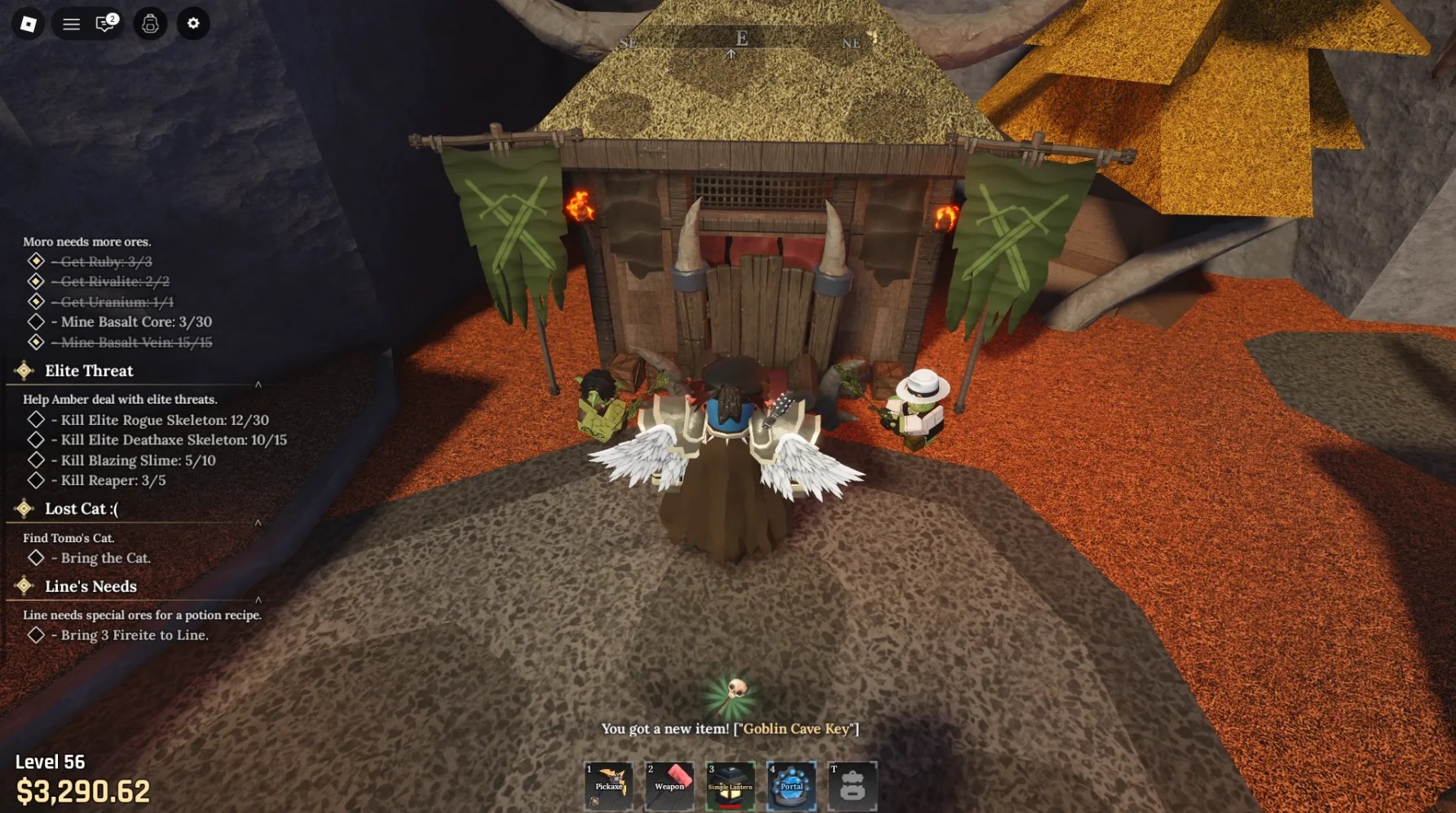1456x813 pixels.
Task: Open the T trade/bag slot icon
Action: (x=853, y=785)
